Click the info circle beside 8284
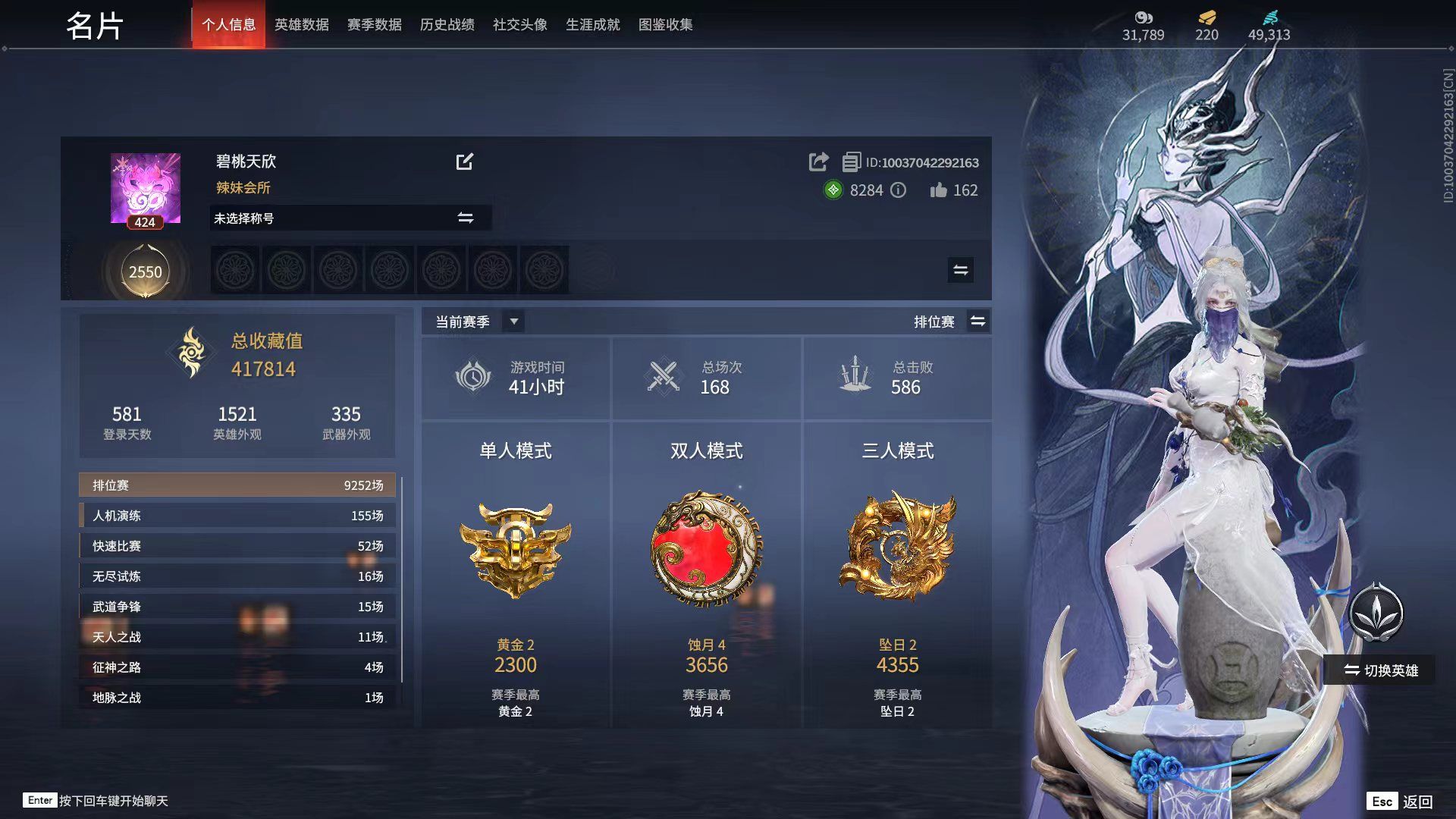 899,191
